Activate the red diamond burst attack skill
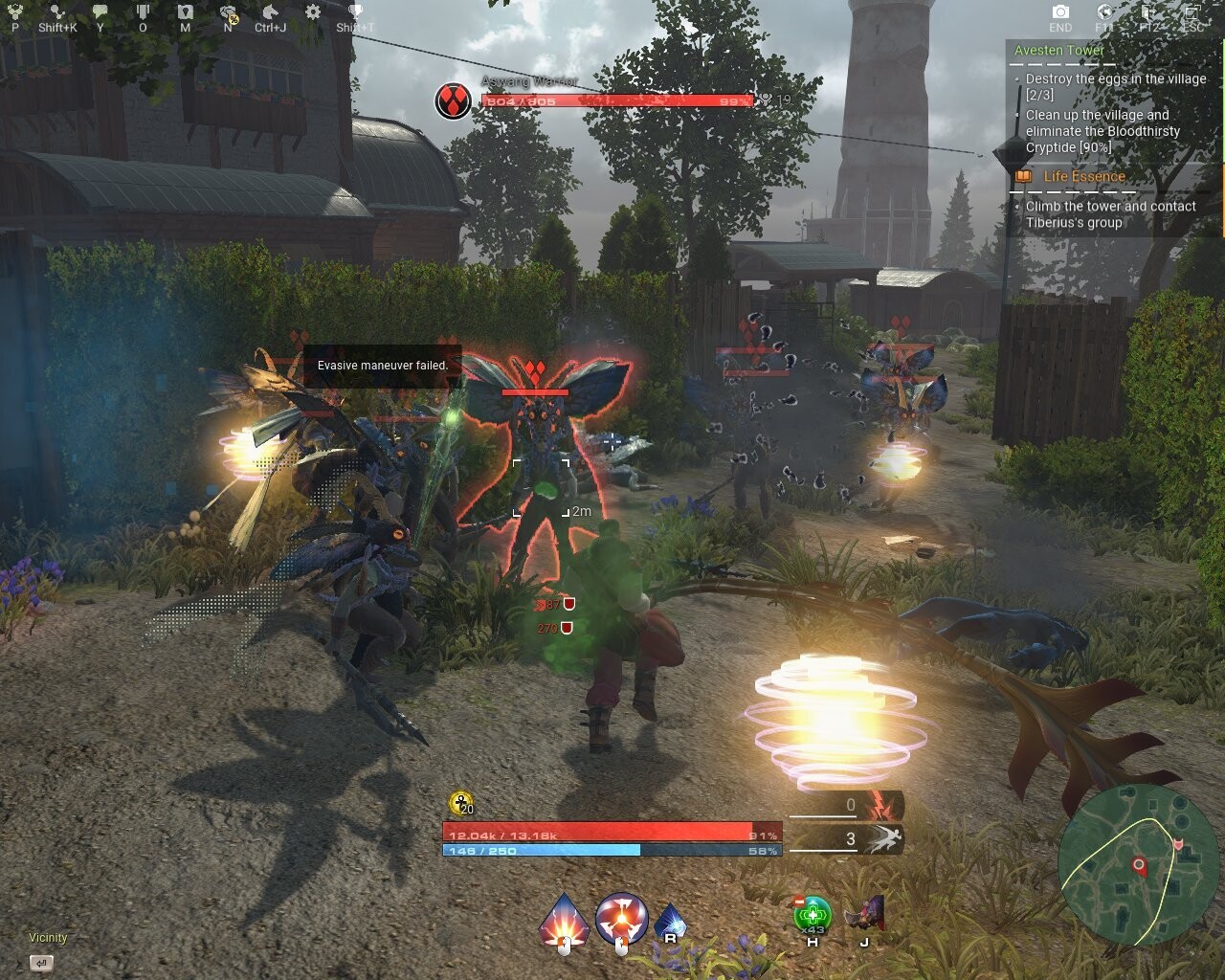Screen dimensions: 1225x980 tap(564, 919)
